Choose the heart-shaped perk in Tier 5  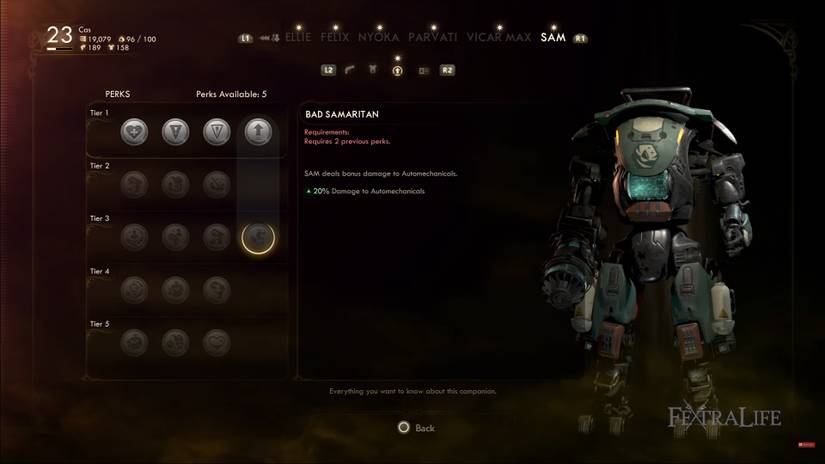[x=217, y=342]
